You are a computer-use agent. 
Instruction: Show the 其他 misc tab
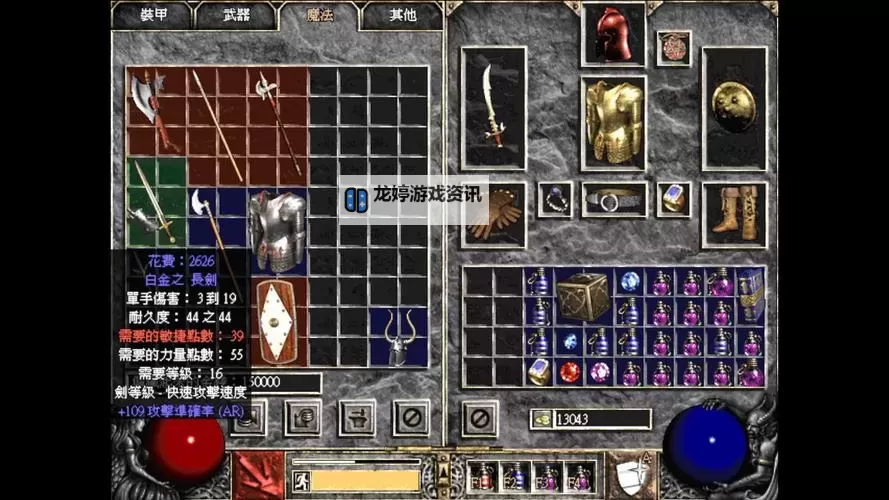[x=401, y=15]
